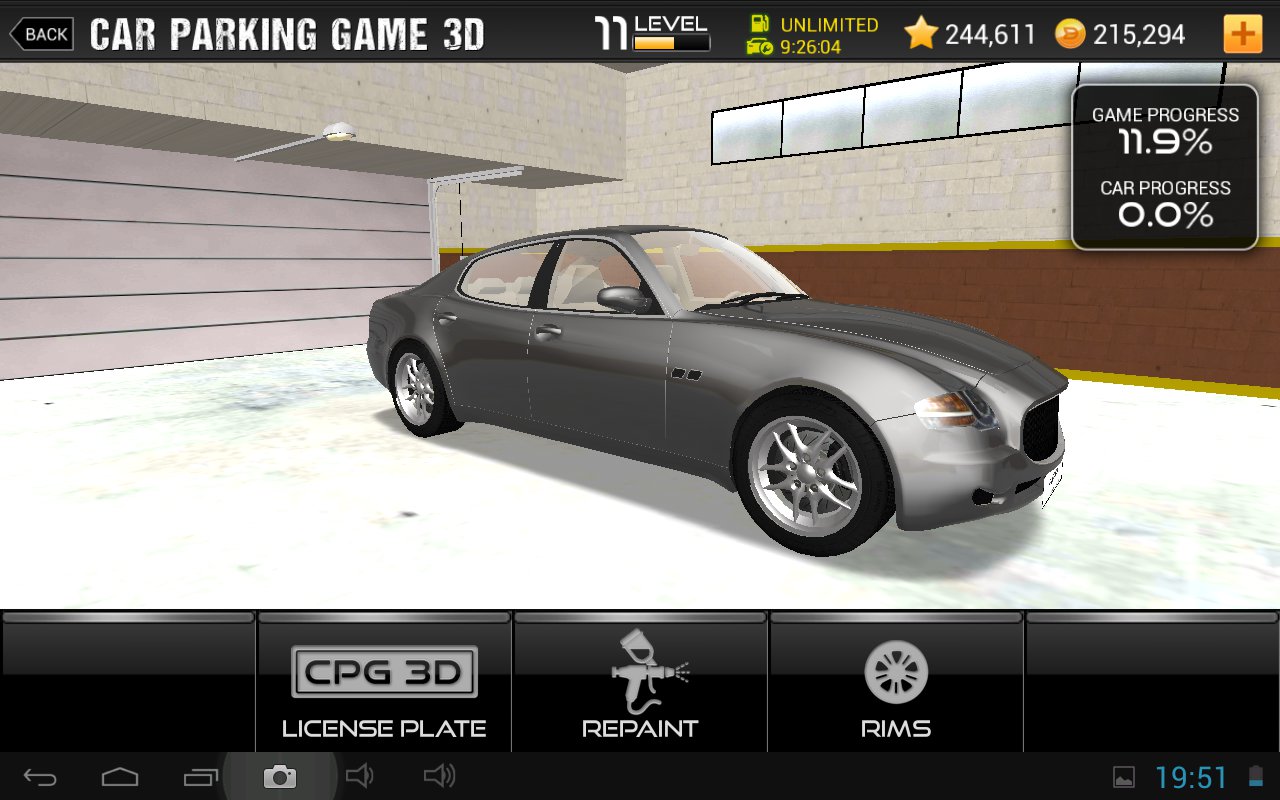Select the Rims customization option
The width and height of the screenshot is (1280, 800).
point(896,690)
